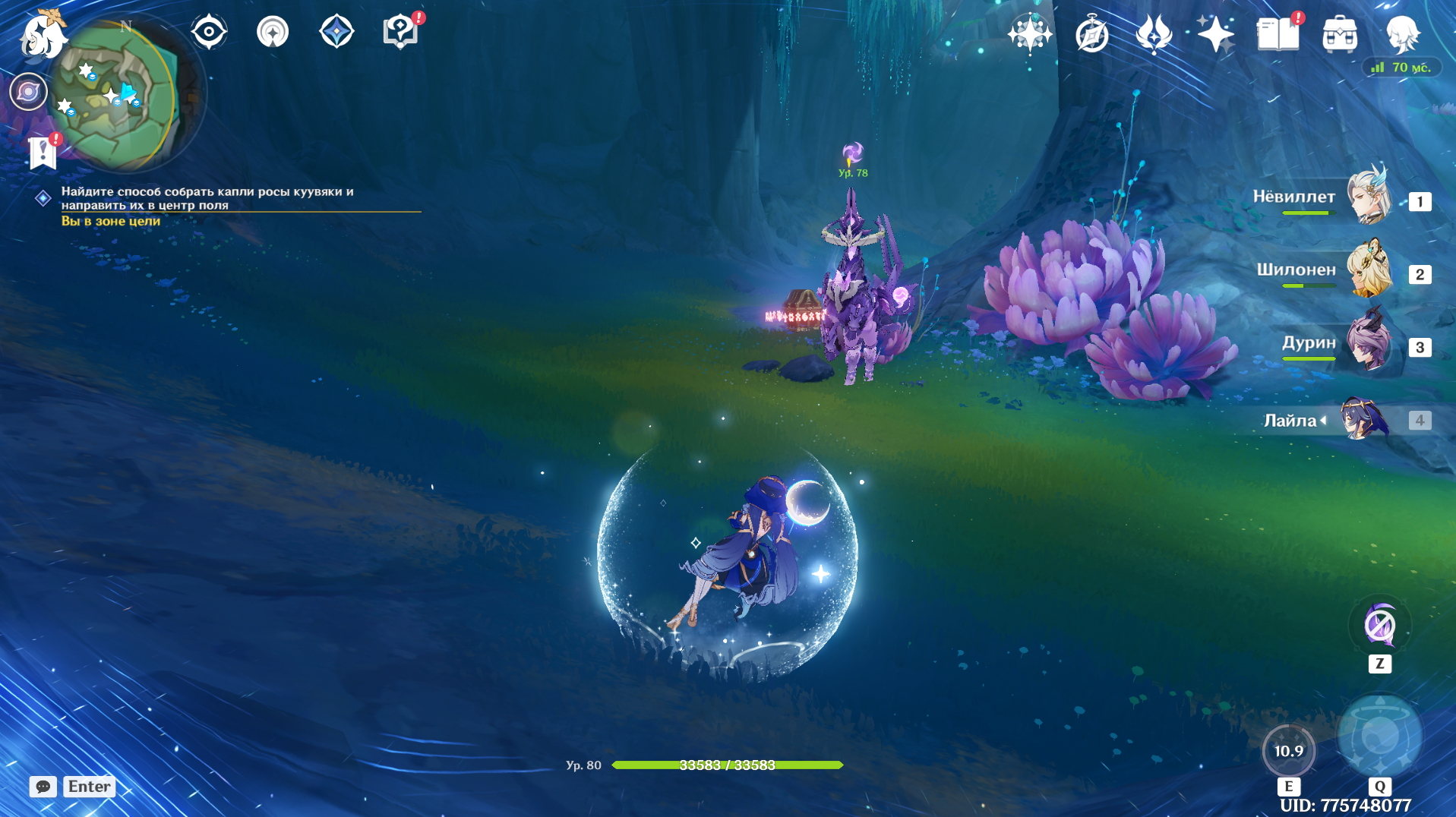
Task: Open the winged Battle Pass icon
Action: coord(1154,35)
